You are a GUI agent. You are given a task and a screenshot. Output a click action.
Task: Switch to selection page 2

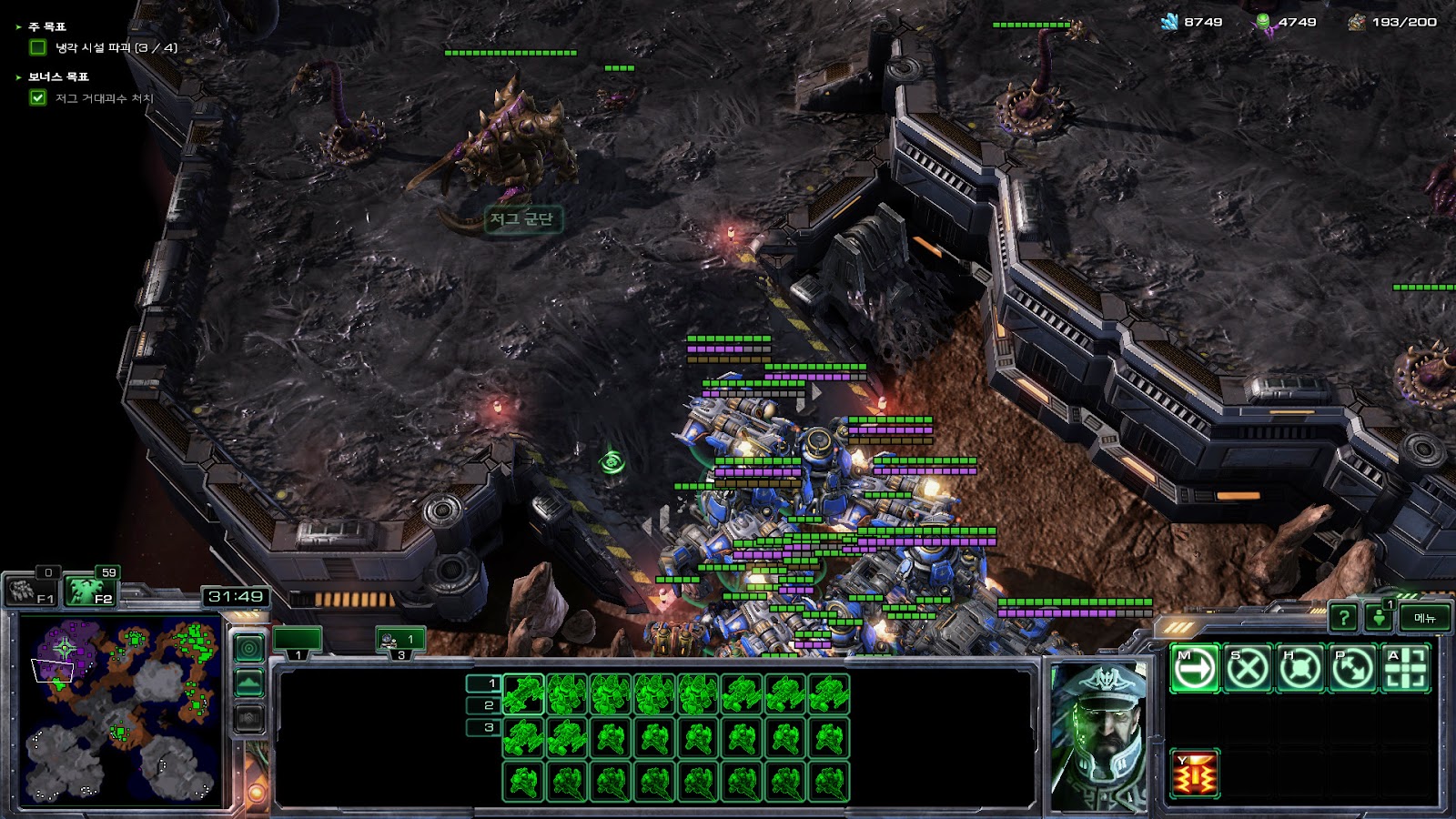[x=483, y=705]
